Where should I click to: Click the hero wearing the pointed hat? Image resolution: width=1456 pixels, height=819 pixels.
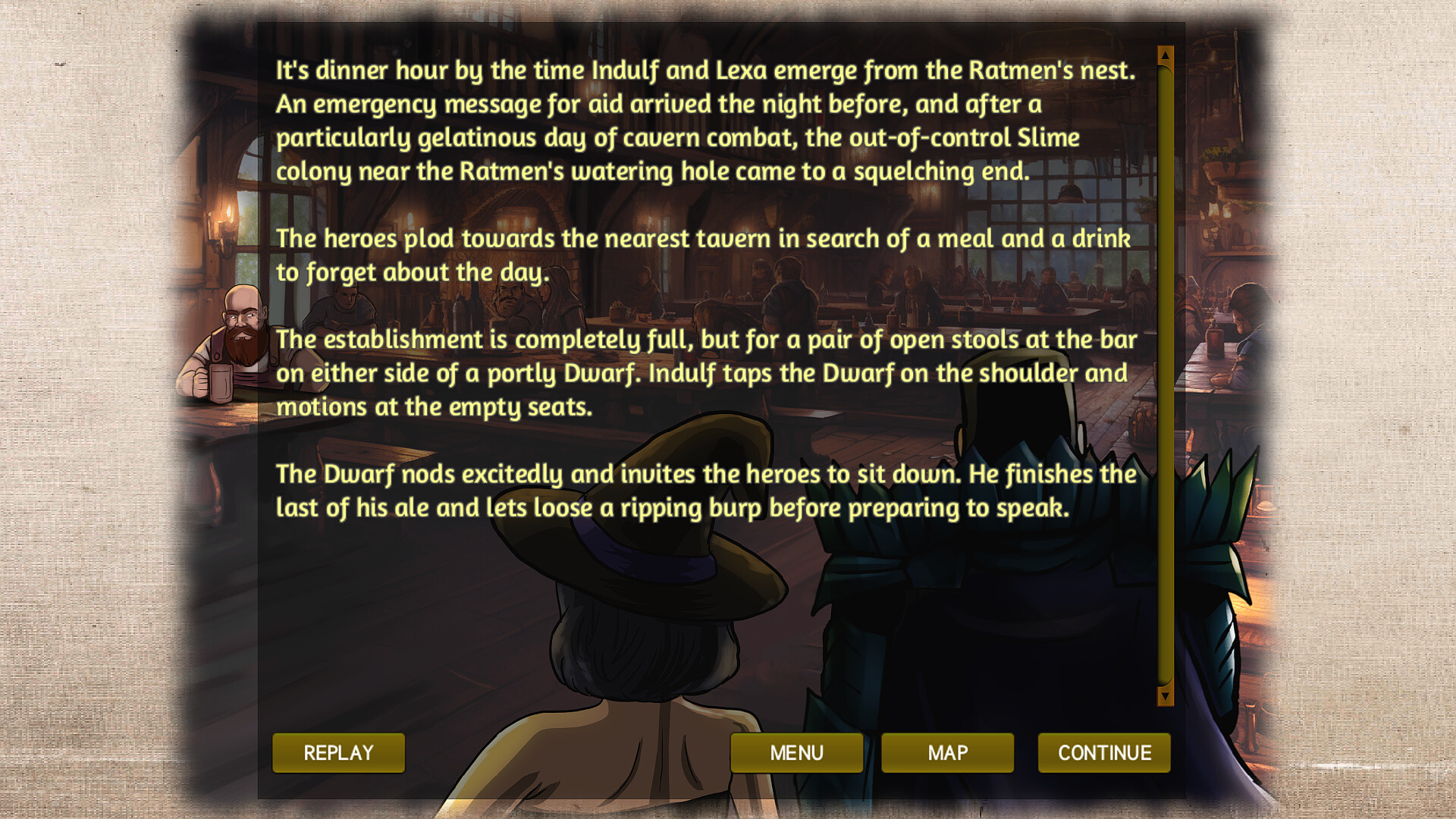click(652, 607)
